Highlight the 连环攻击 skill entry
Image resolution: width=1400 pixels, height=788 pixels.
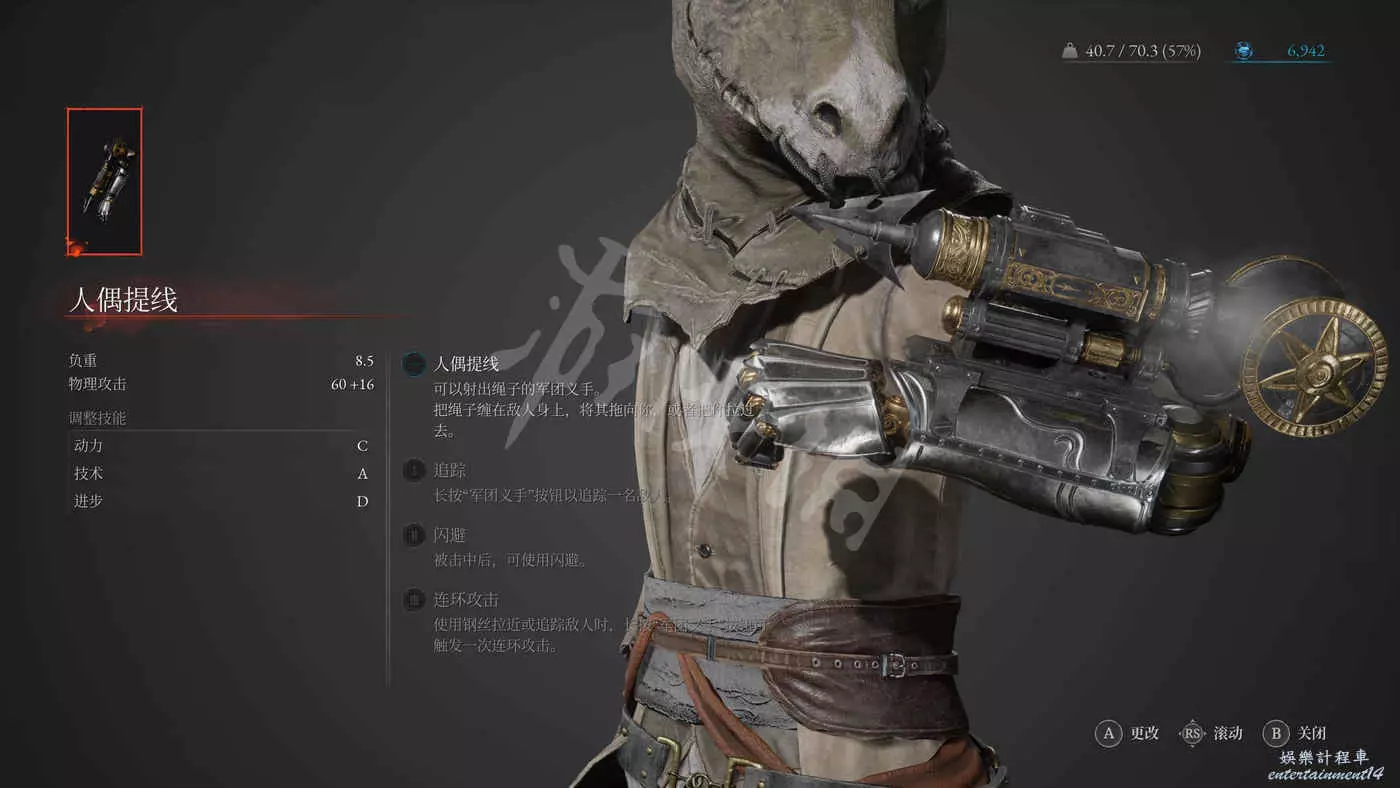(465, 600)
